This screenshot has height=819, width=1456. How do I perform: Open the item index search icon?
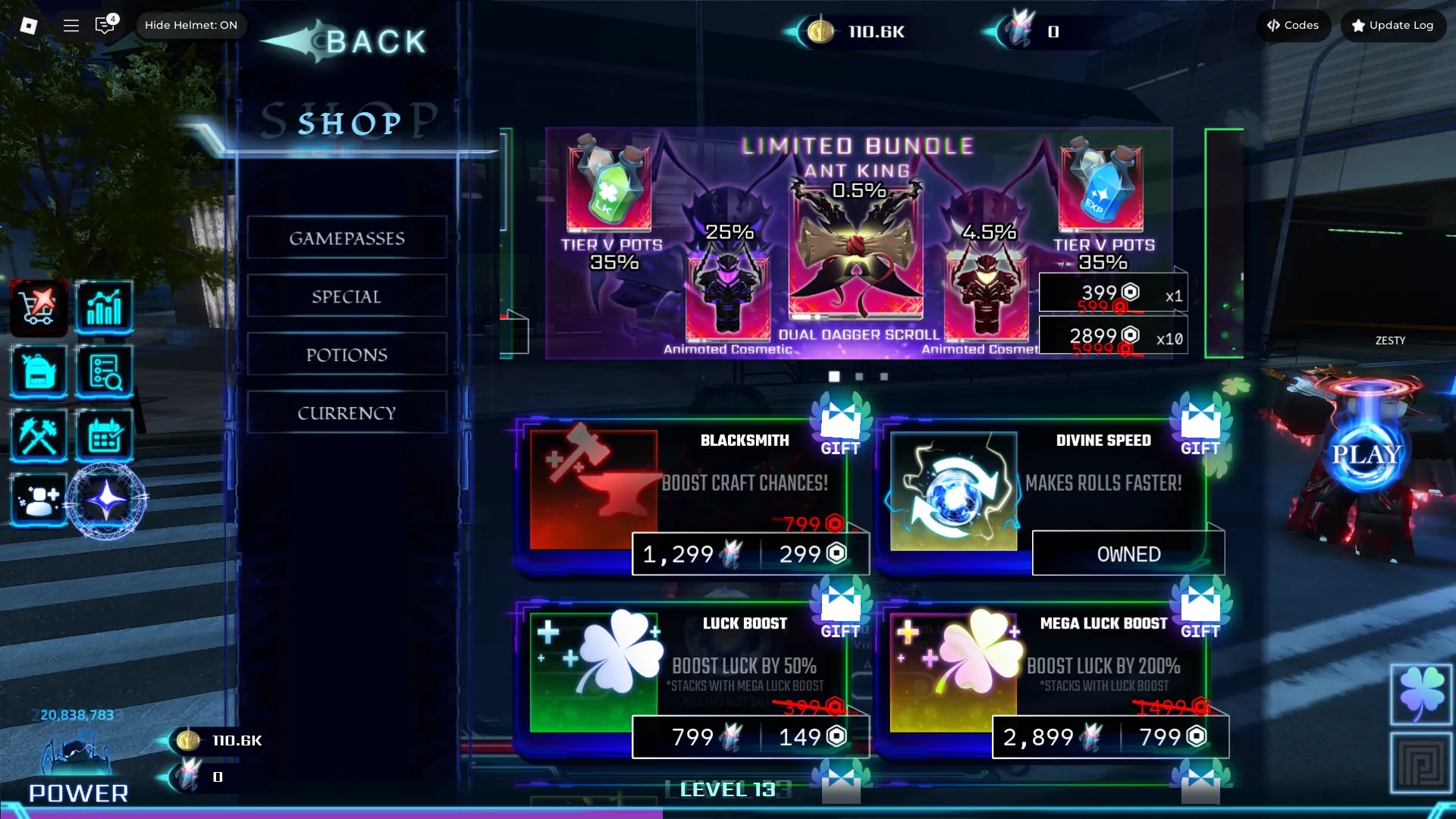click(x=105, y=371)
